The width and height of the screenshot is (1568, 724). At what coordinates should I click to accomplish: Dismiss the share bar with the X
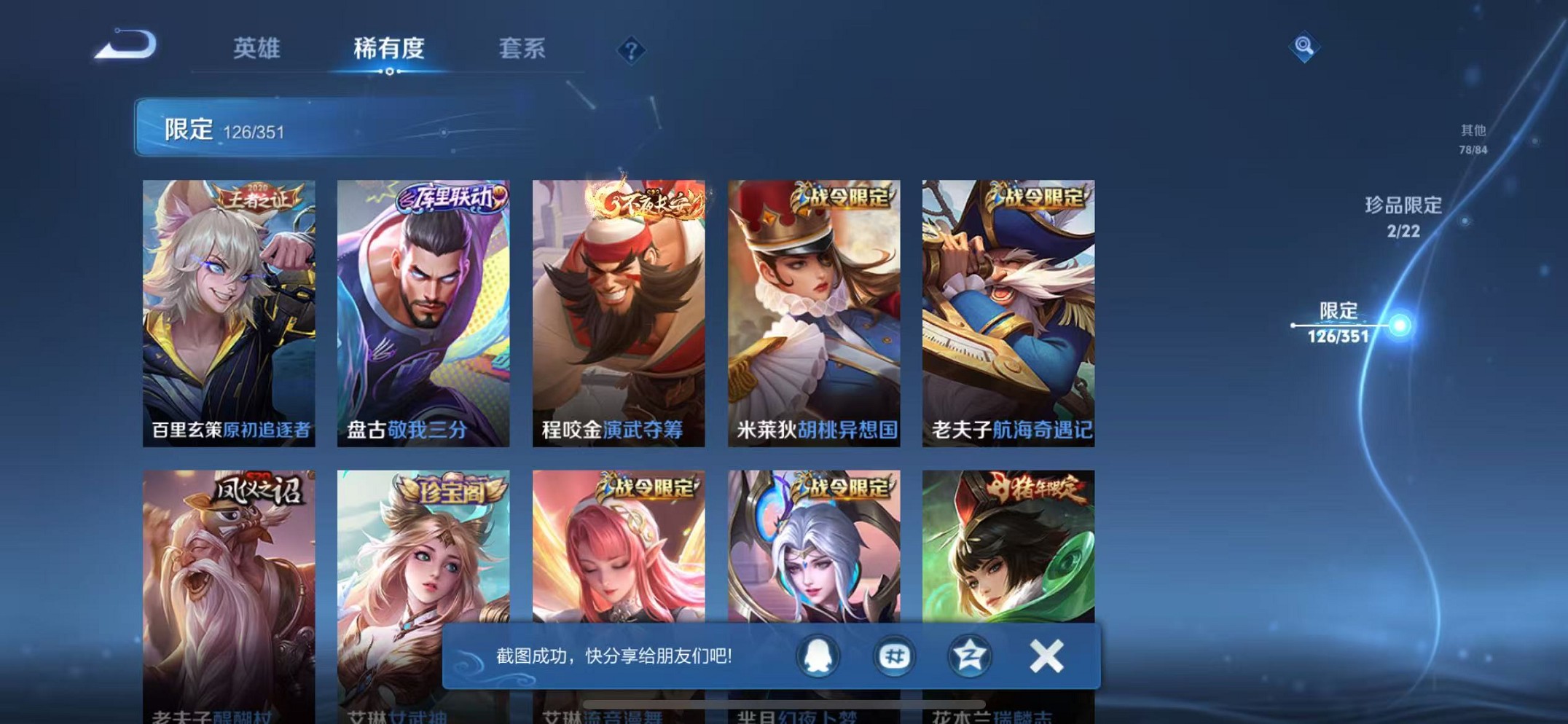pyautogui.click(x=1045, y=655)
